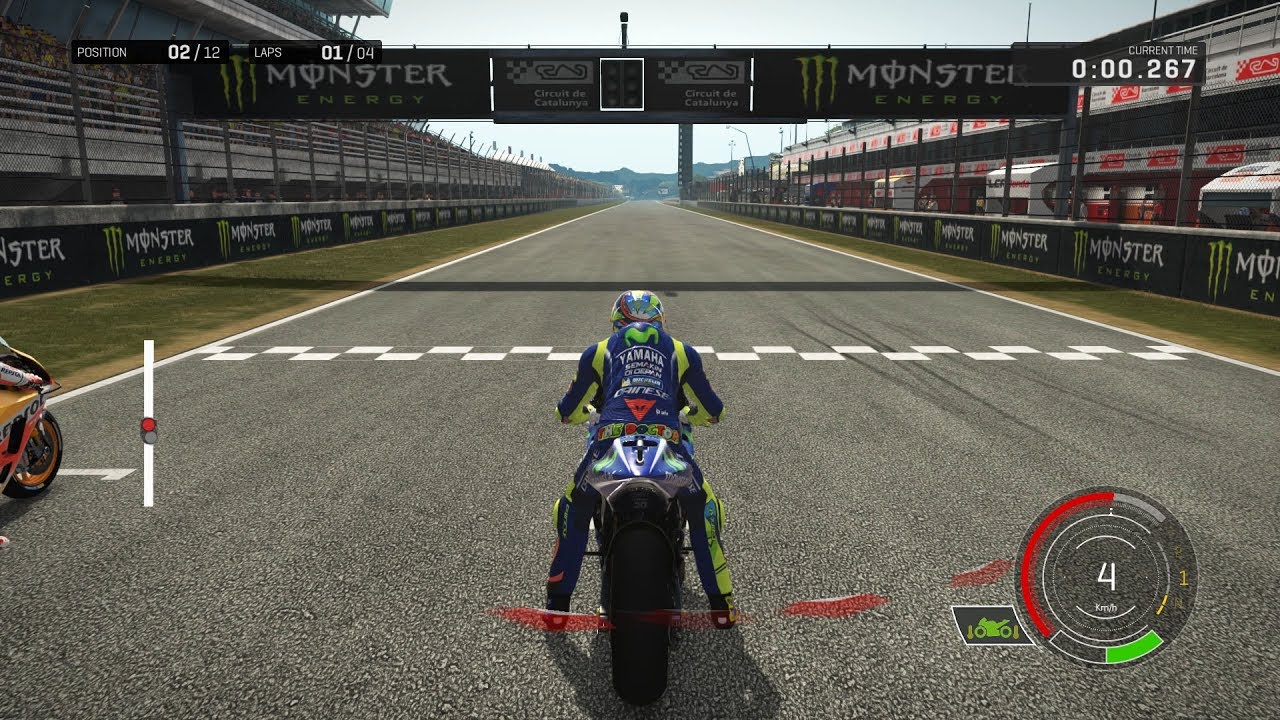Viewport: 1280px width, 720px height.
Task: Click the yellow gear sequence indicator on the dial
Action: click(1184, 576)
